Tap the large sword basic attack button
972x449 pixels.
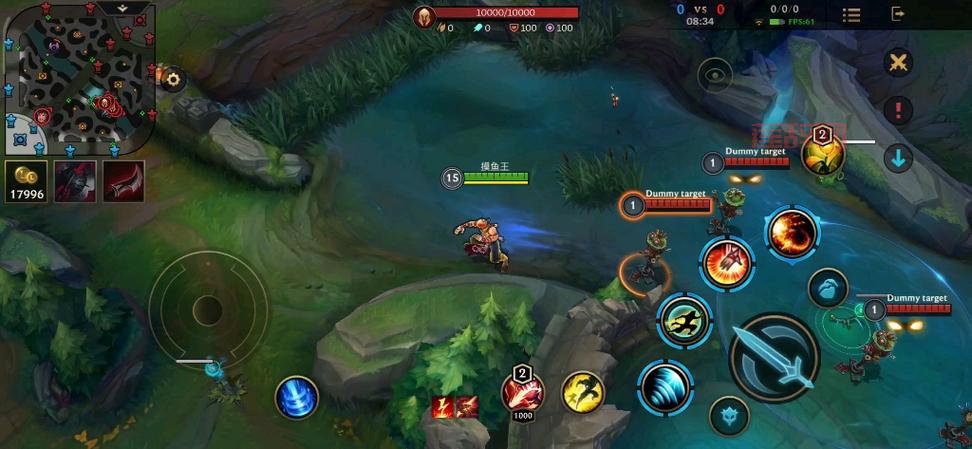click(x=774, y=358)
